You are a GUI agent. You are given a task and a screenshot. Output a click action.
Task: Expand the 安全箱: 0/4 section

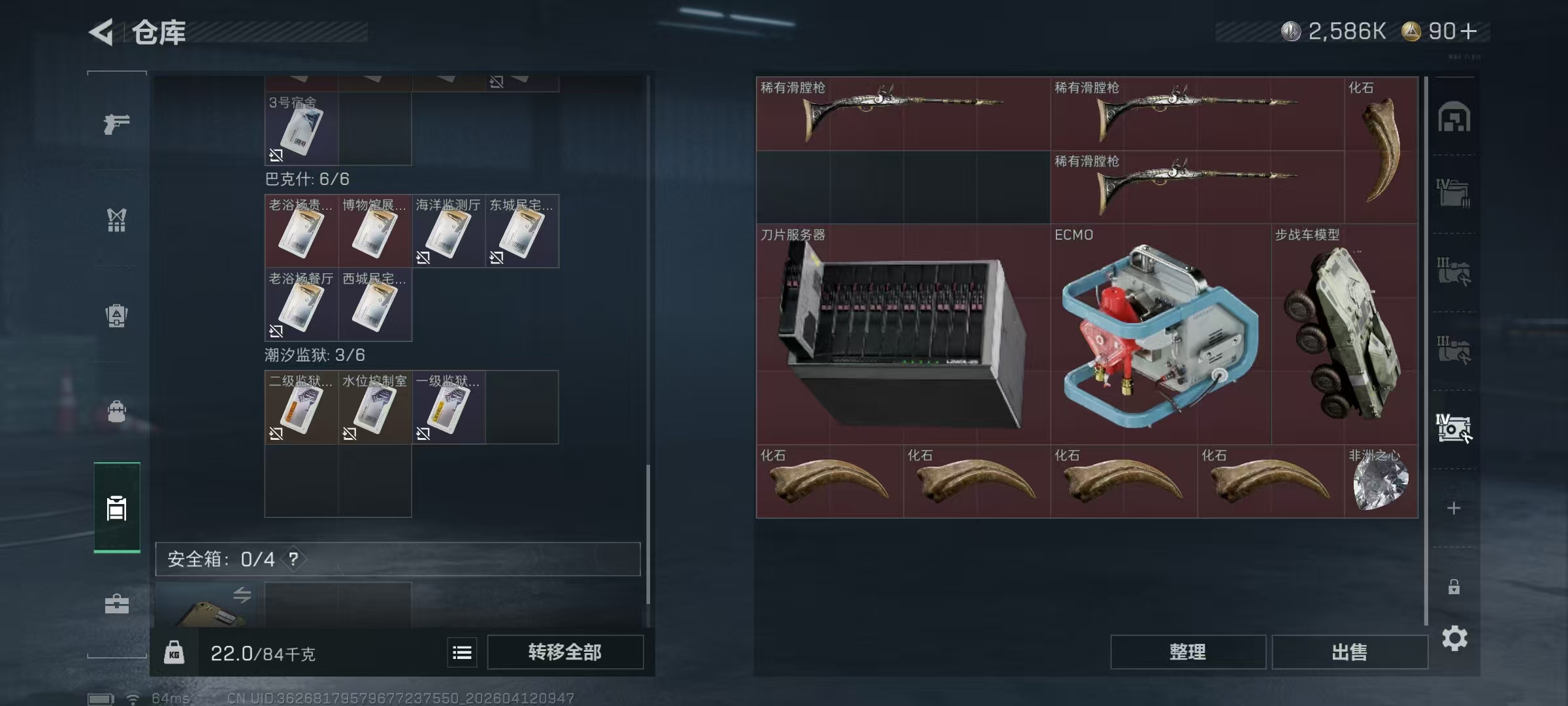(x=222, y=560)
